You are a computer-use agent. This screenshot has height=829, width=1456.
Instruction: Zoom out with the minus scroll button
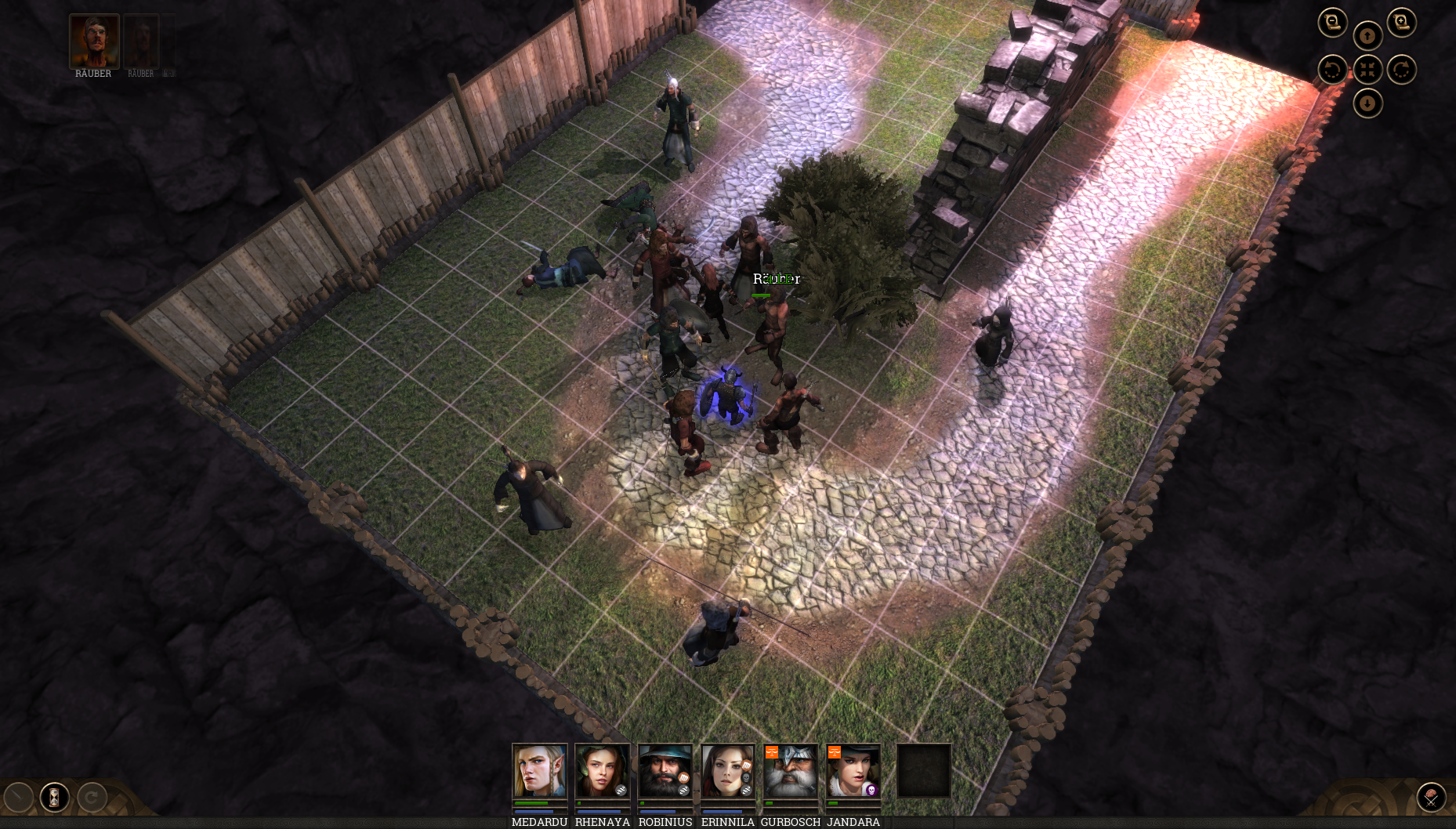pos(1332,23)
